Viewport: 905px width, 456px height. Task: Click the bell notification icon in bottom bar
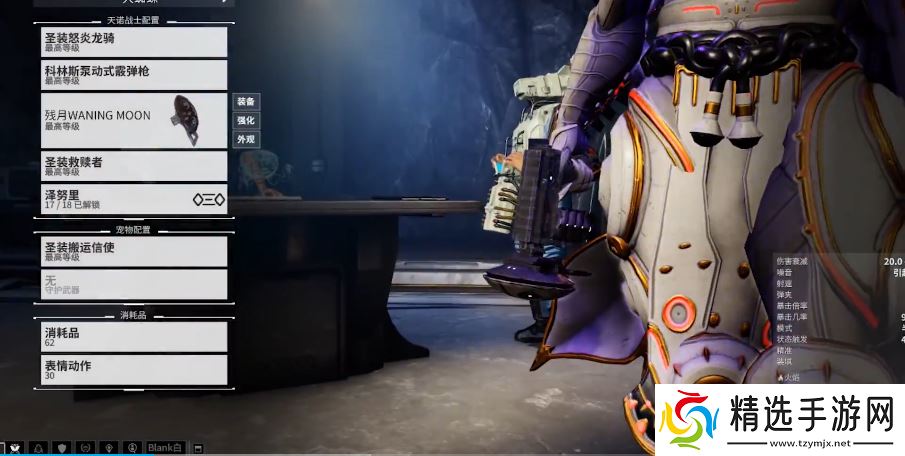tap(39, 447)
